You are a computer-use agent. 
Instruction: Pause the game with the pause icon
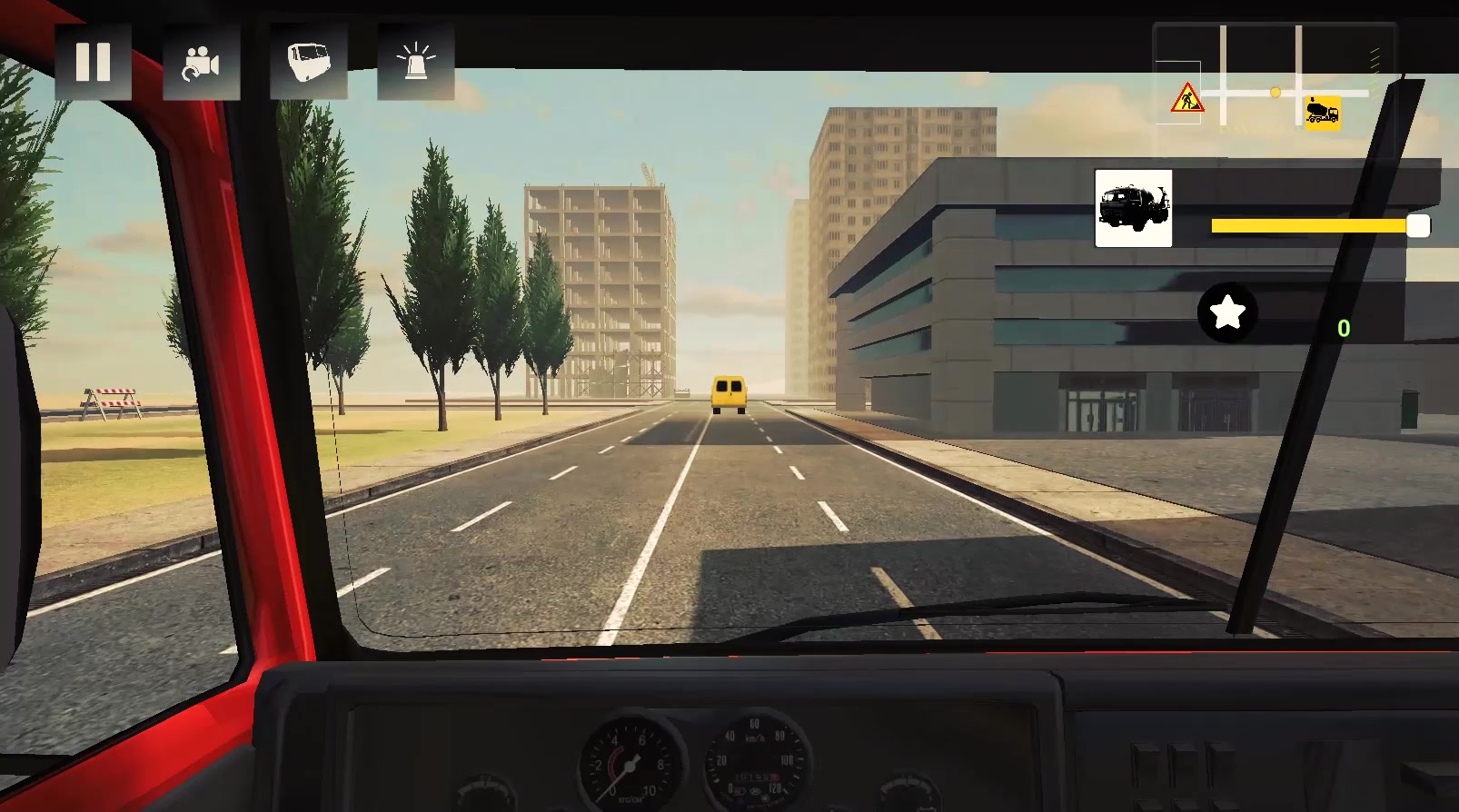click(94, 61)
